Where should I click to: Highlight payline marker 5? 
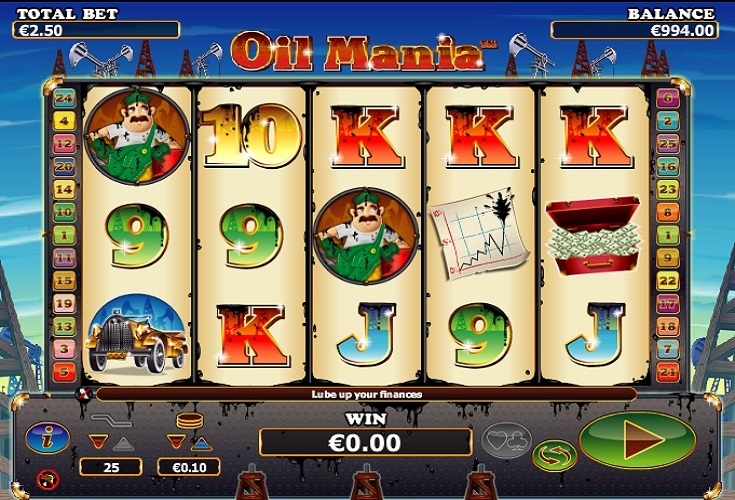64,372
